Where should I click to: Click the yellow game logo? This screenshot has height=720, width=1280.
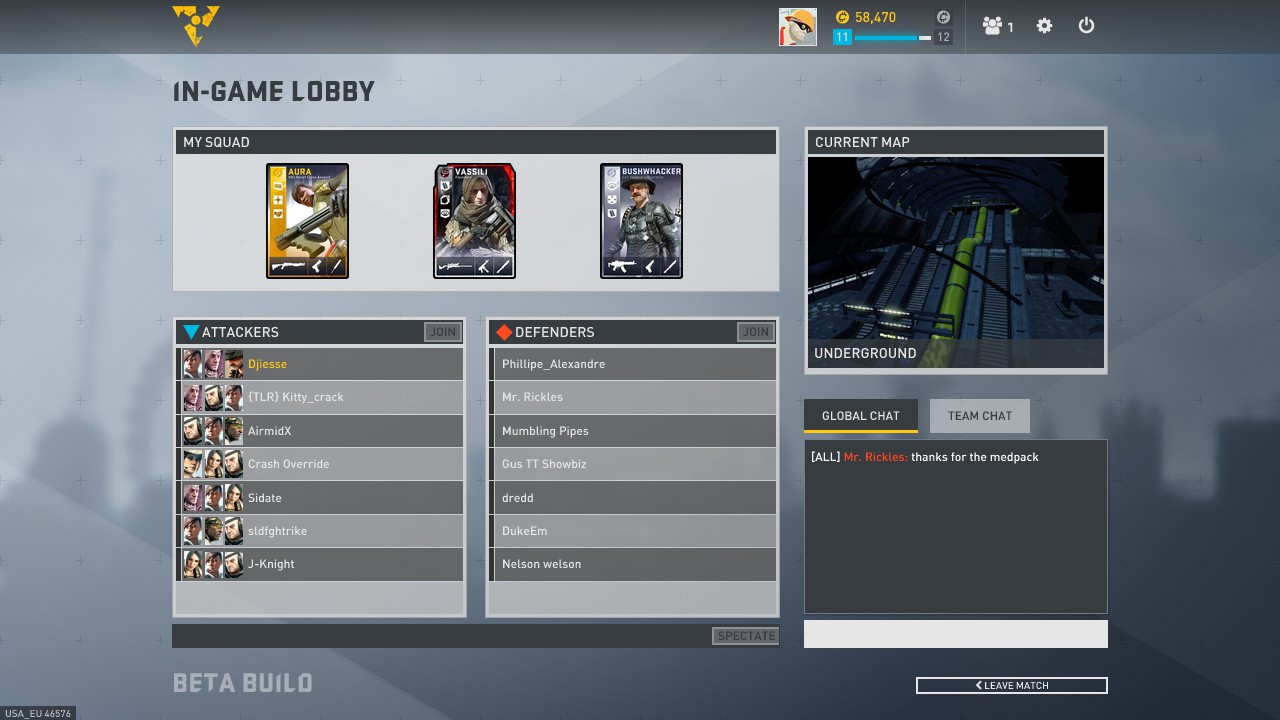coord(196,25)
